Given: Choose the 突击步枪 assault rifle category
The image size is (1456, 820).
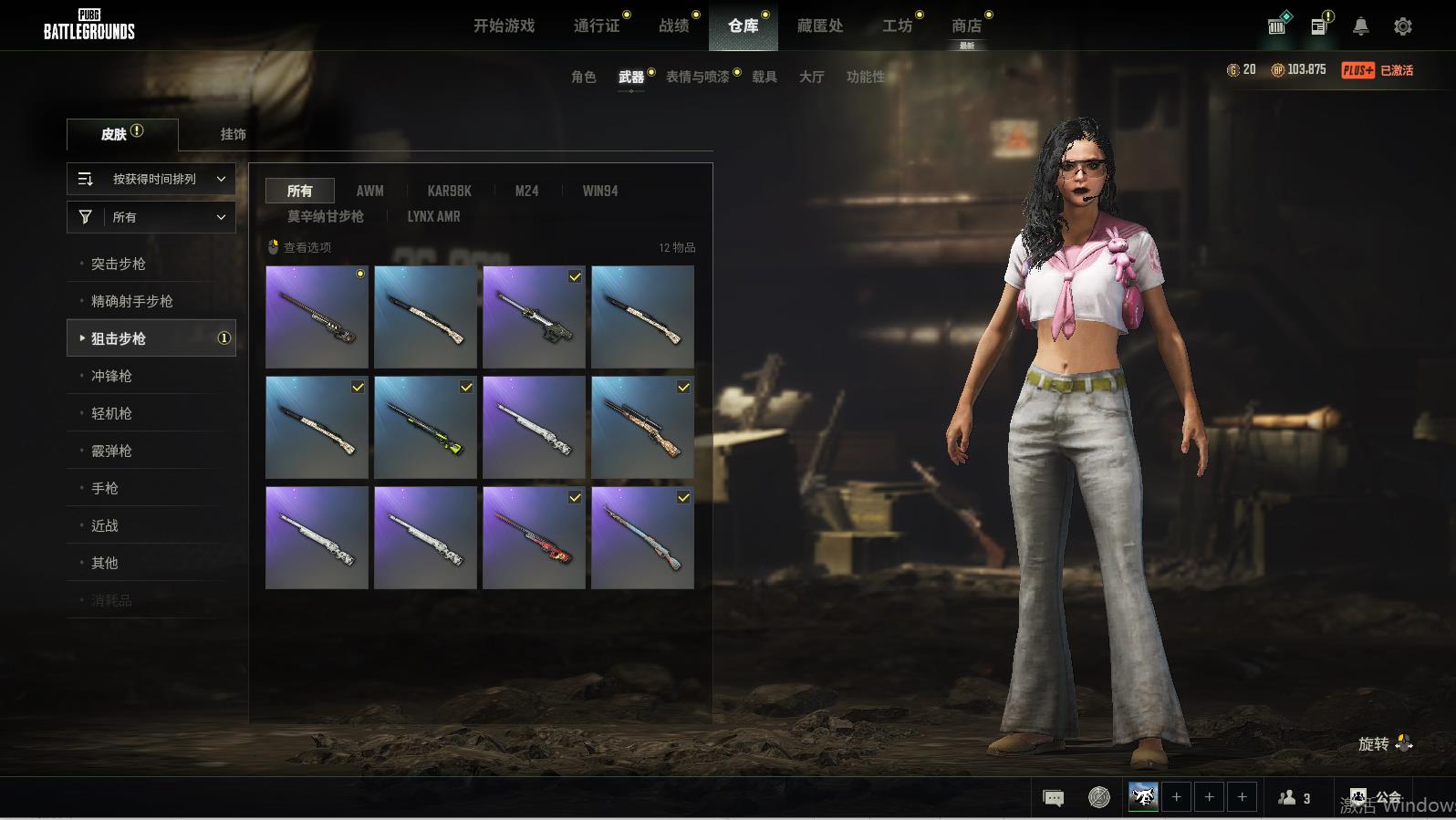Looking at the screenshot, I should tap(119, 264).
